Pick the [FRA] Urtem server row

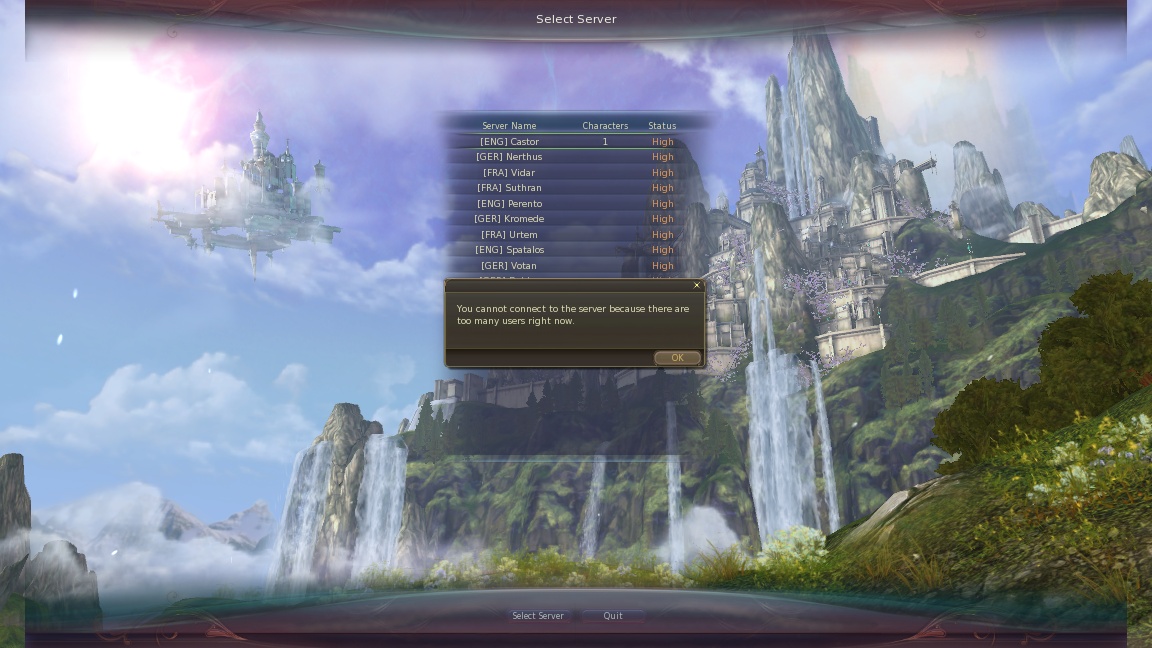pos(509,235)
